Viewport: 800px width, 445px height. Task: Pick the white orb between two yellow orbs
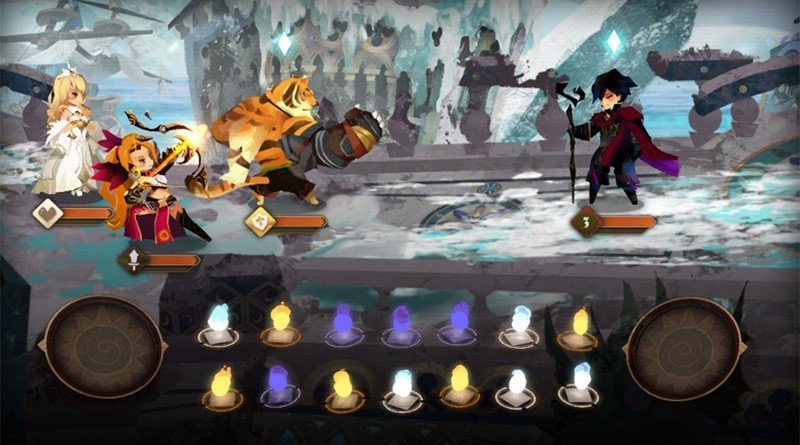coord(400,382)
